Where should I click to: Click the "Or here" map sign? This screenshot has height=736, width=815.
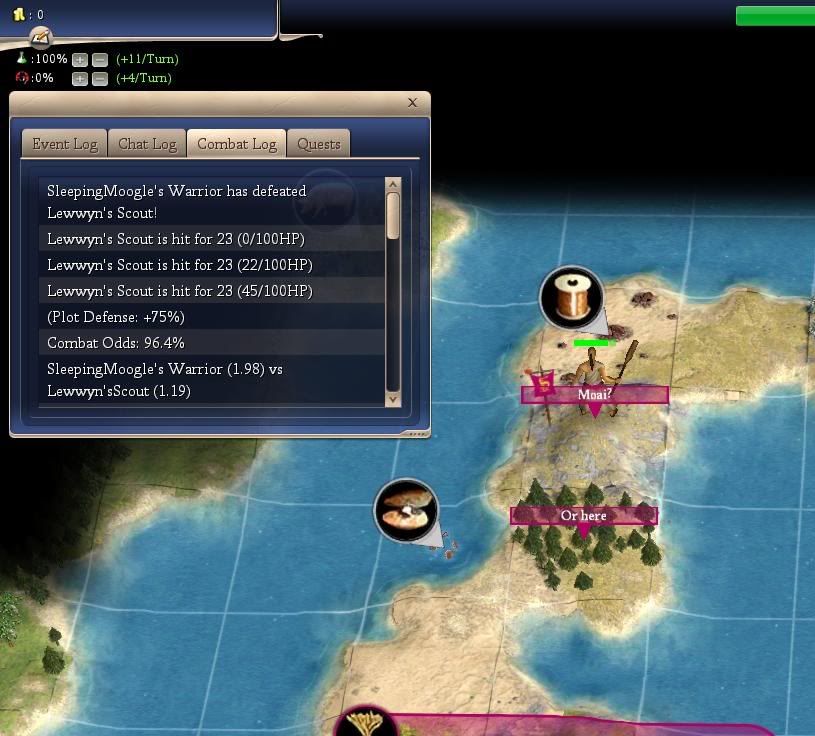pyautogui.click(x=583, y=516)
